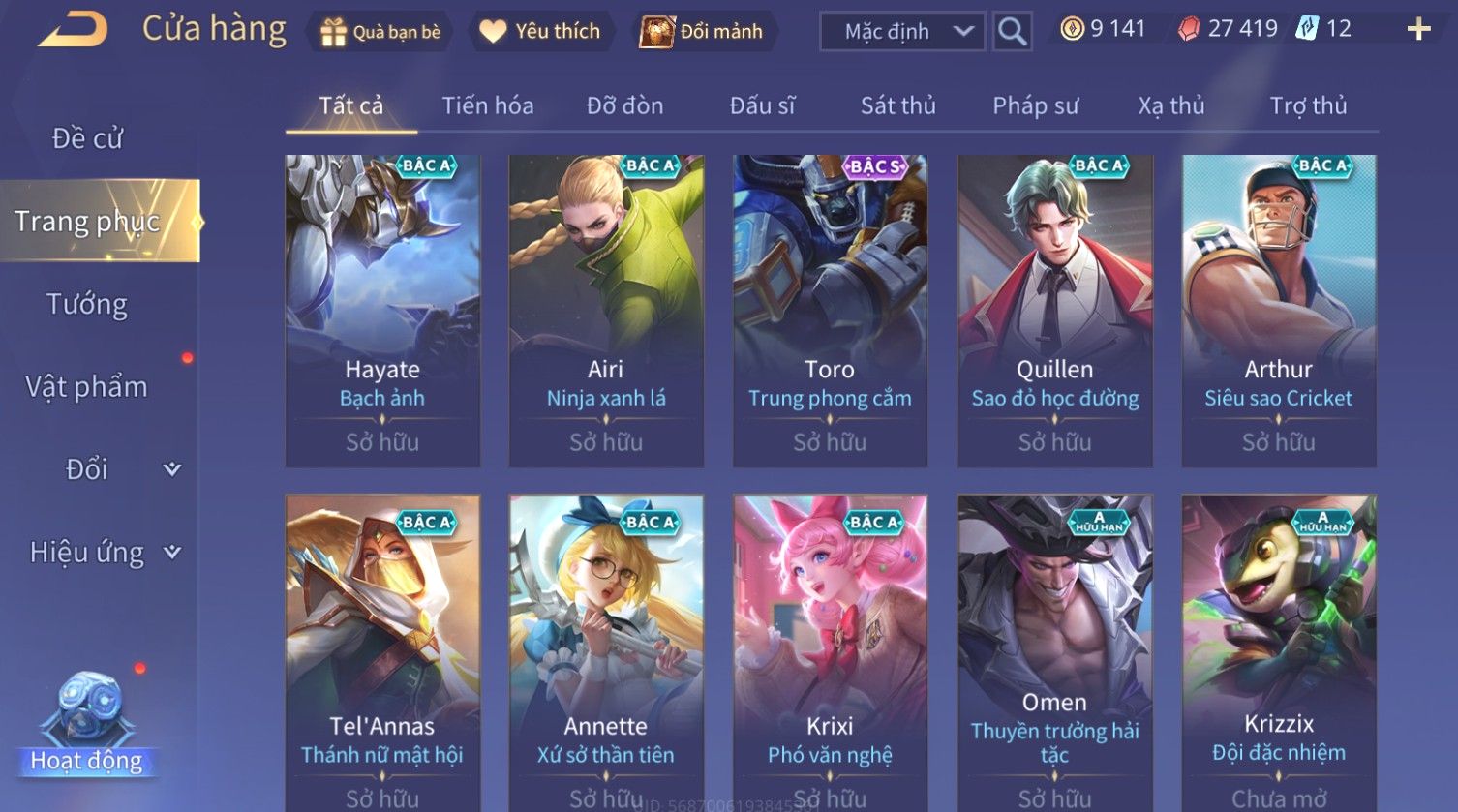
Task: Click the magnifying glass search button
Action: pyautogui.click(x=1012, y=32)
